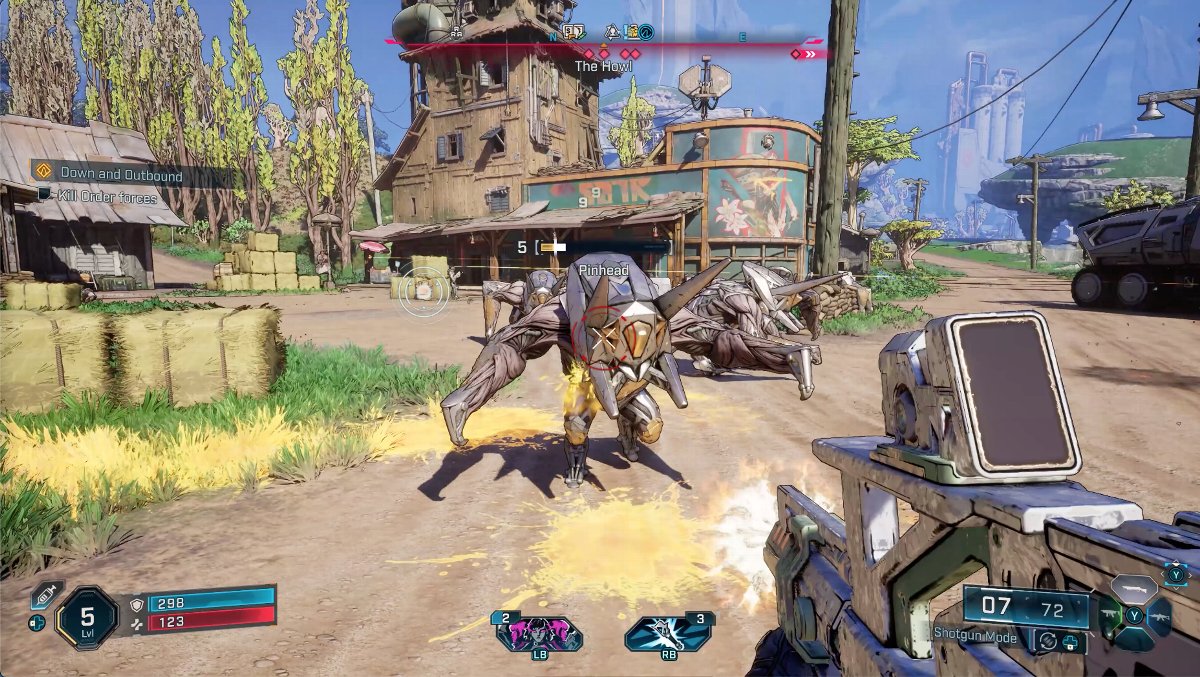Activate the pink siren action skill
Screen dimensions: 1200x677
tap(539, 635)
